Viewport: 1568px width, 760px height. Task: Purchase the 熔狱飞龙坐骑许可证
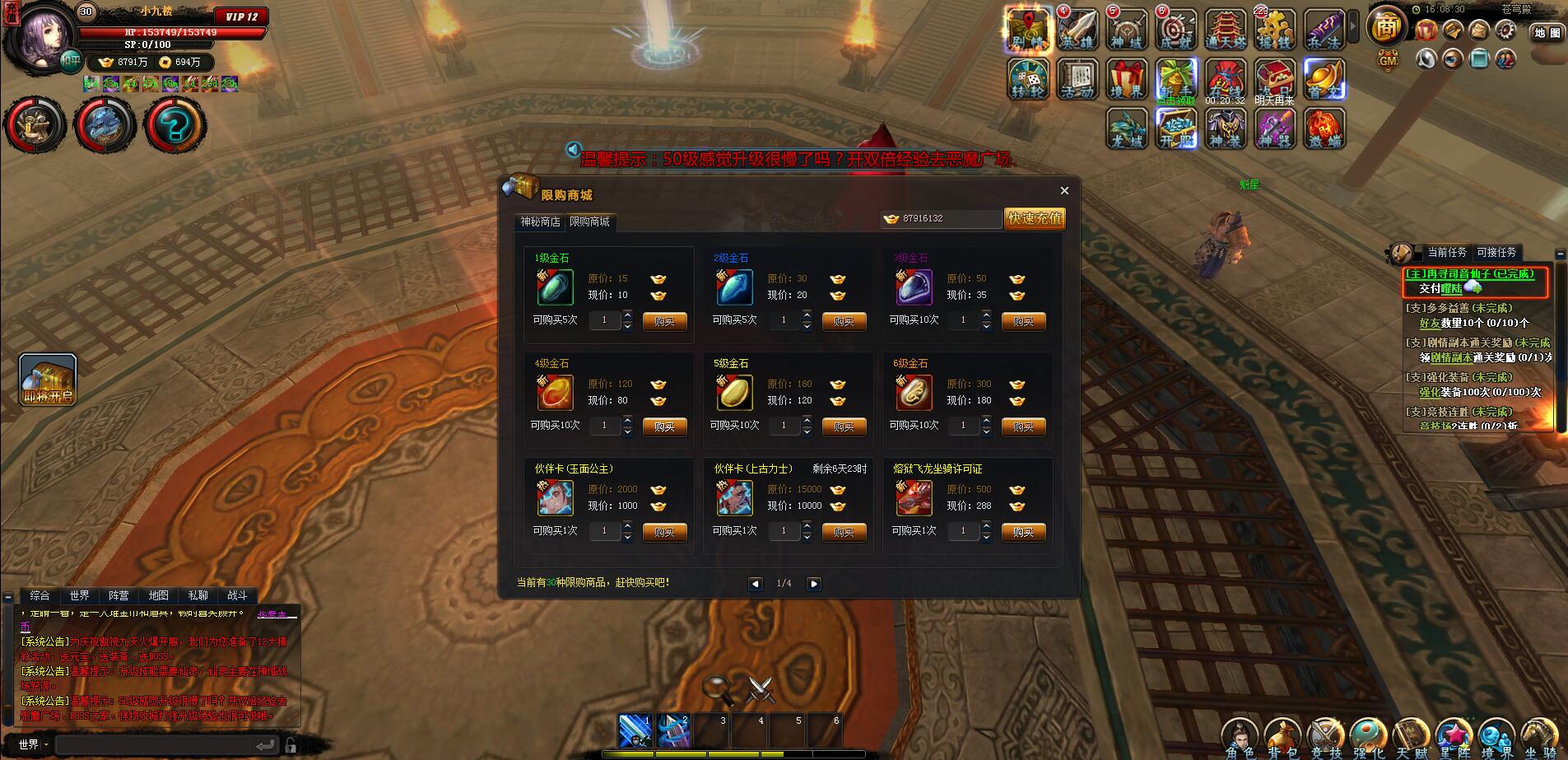pyautogui.click(x=1023, y=532)
